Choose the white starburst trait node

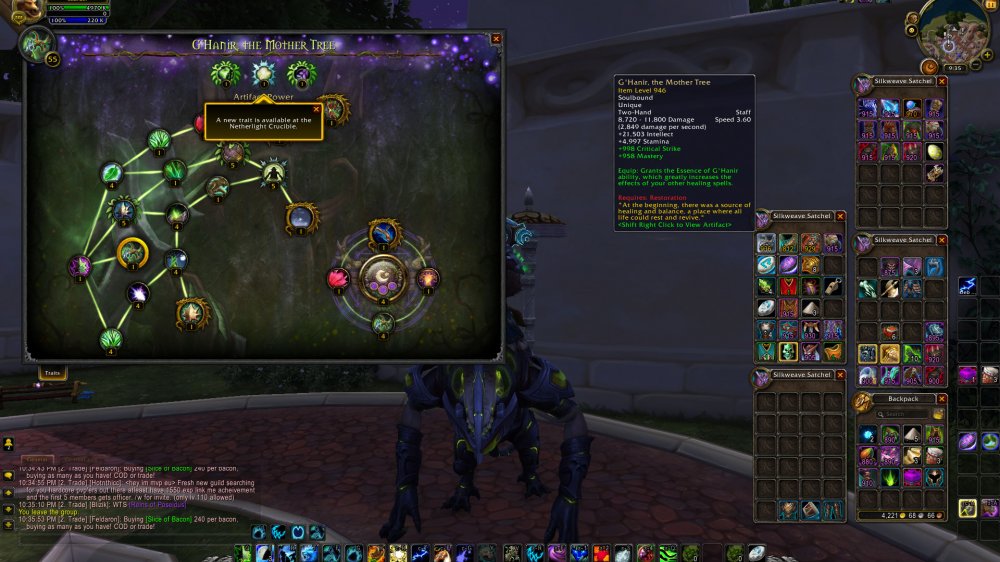tap(138, 294)
